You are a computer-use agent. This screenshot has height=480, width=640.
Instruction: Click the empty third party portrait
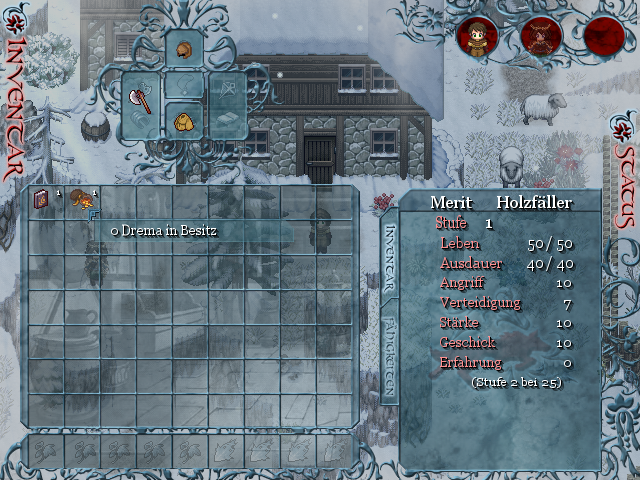coord(604,37)
